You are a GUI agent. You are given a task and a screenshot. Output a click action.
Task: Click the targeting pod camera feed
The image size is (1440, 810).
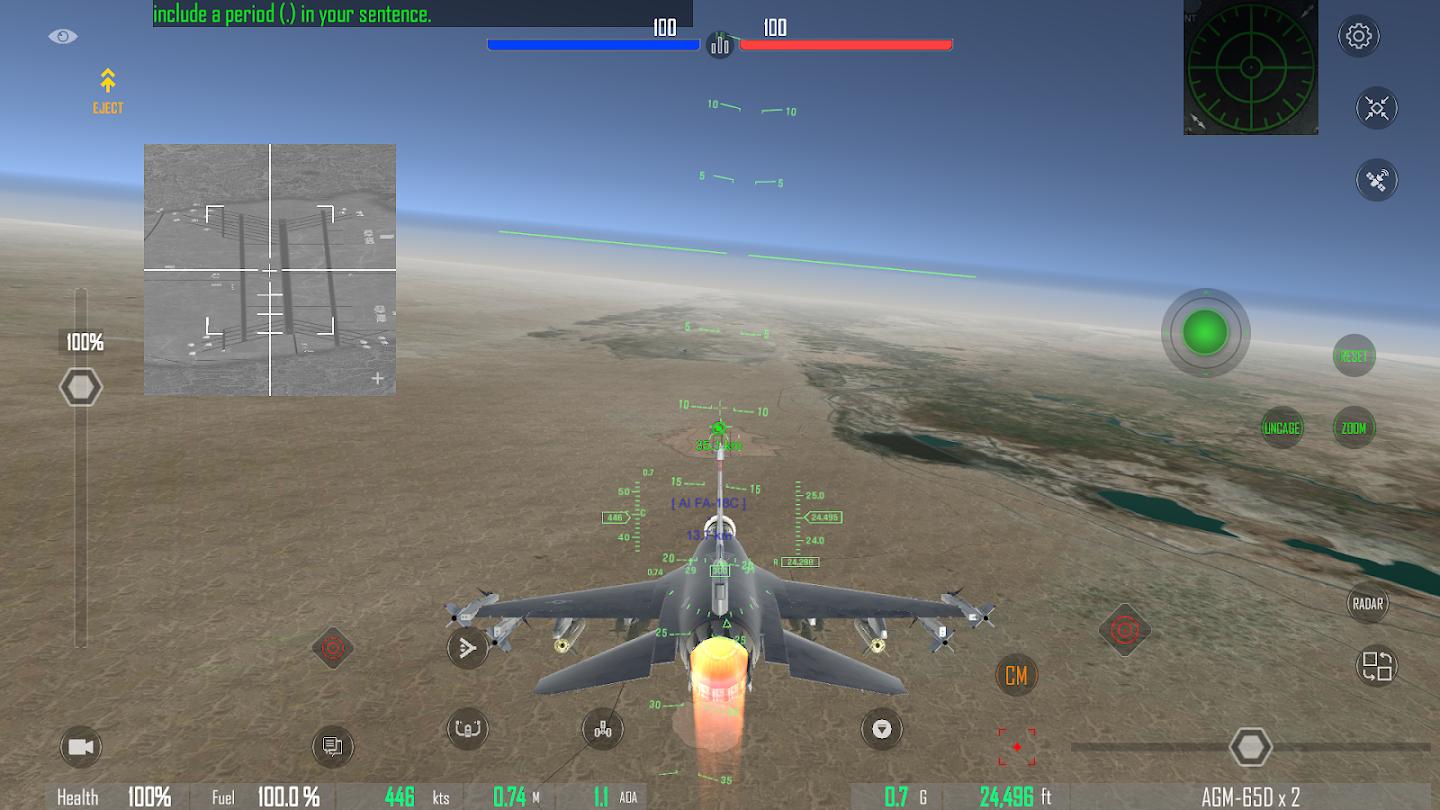click(270, 269)
